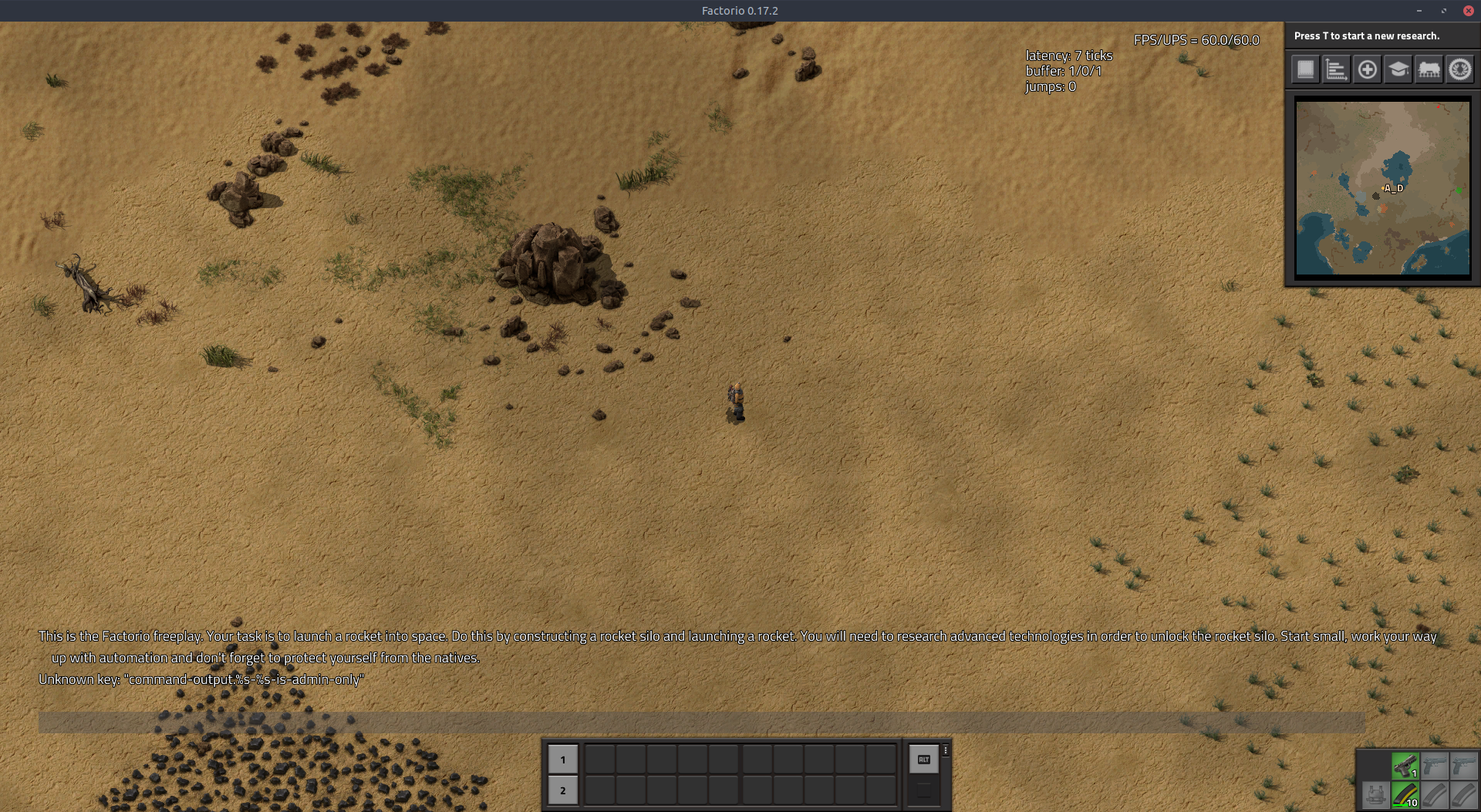Open the three-dot shortcut bar menu

tap(946, 750)
